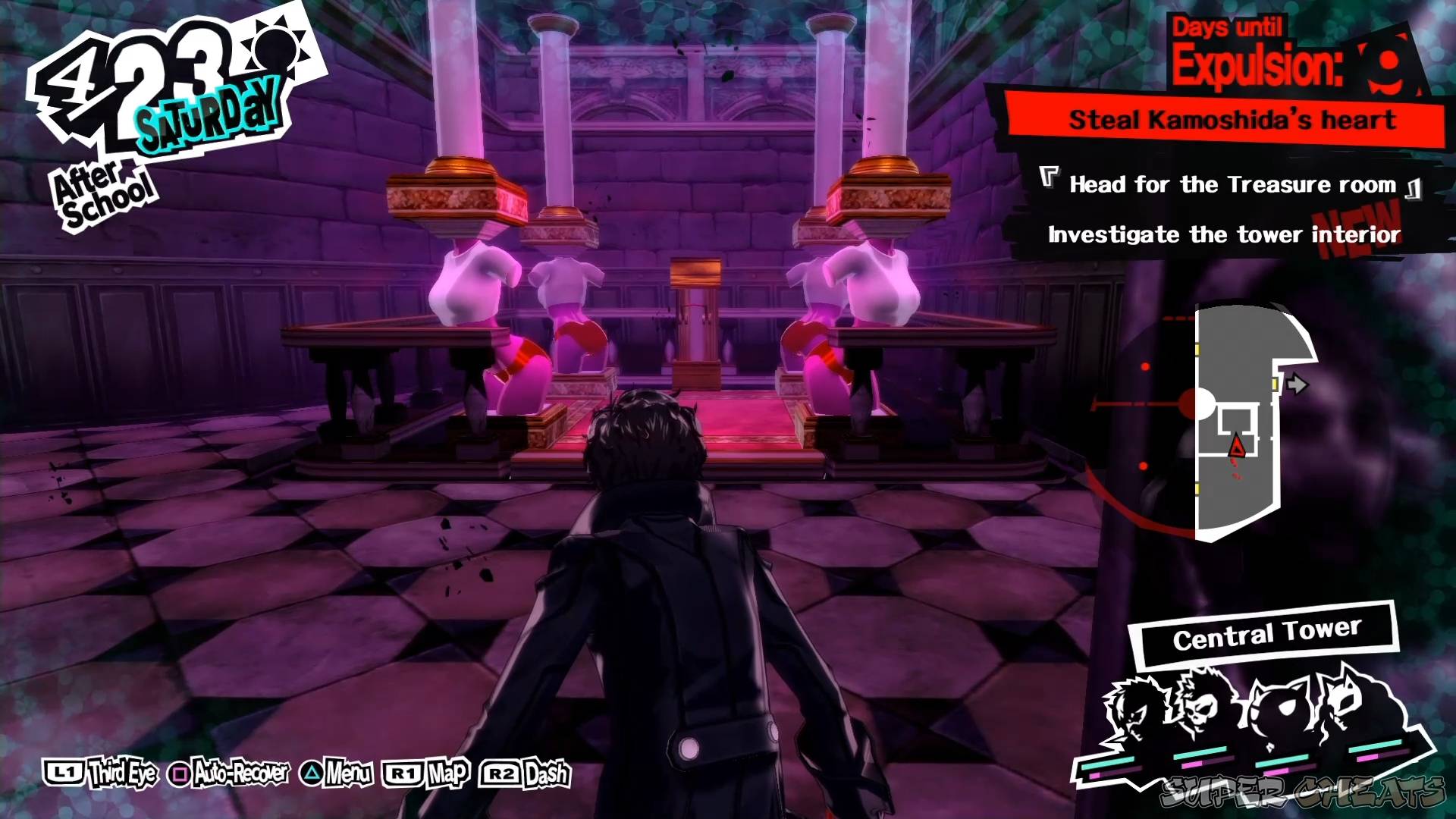Select Ryuji's skull portrait
This screenshot has width=1456, height=819.
coord(1198,709)
